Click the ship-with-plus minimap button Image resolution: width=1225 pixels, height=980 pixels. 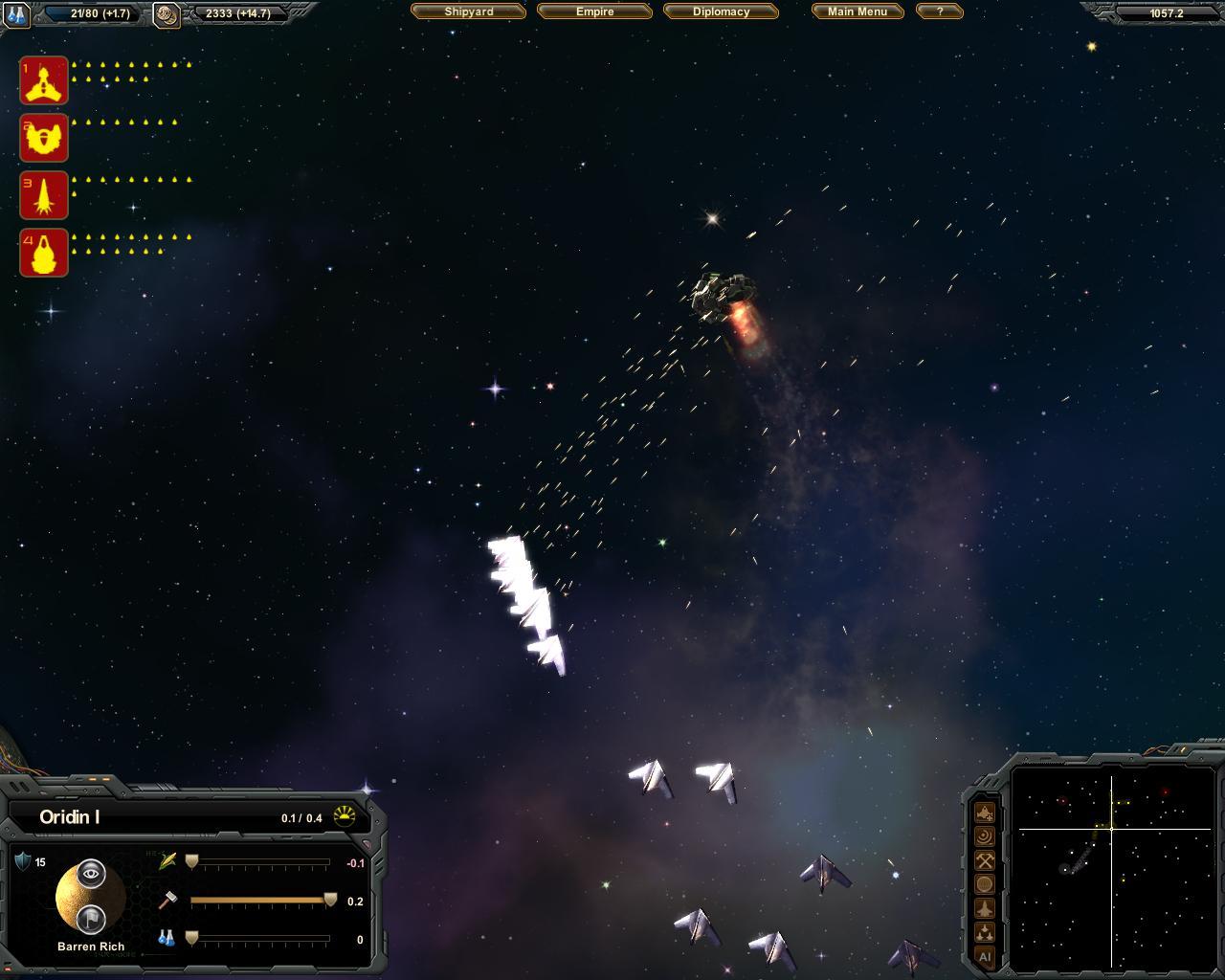pos(984,813)
